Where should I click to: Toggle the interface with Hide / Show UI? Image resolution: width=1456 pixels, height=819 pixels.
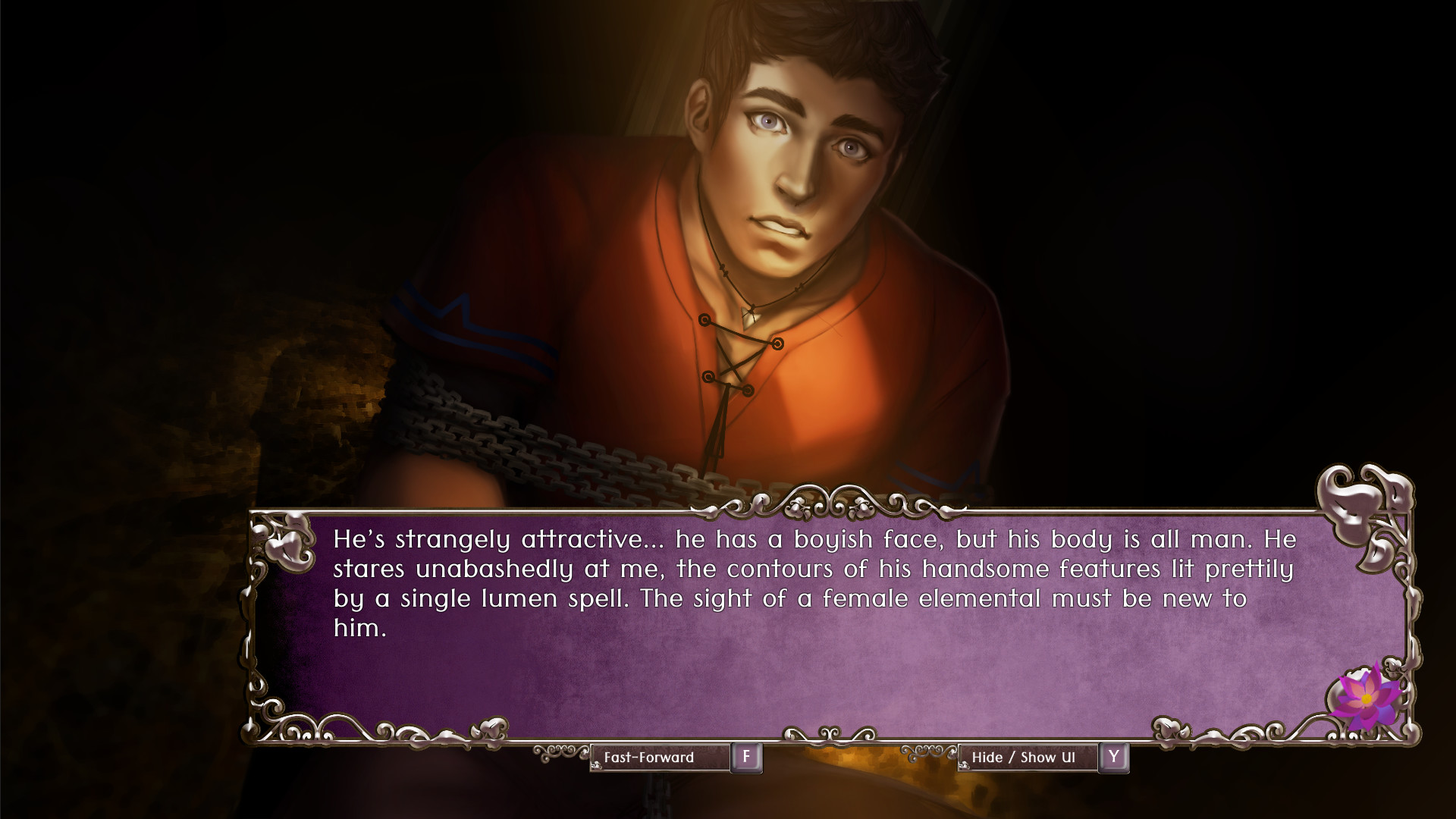coord(1028,756)
